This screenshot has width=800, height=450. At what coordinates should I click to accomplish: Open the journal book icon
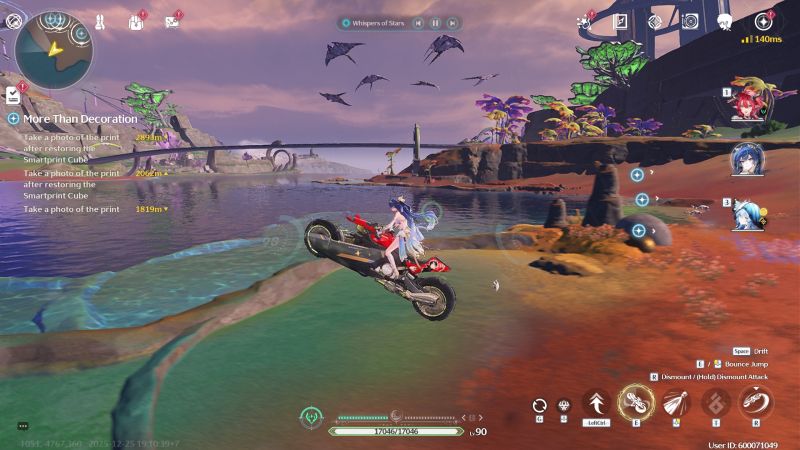620,21
